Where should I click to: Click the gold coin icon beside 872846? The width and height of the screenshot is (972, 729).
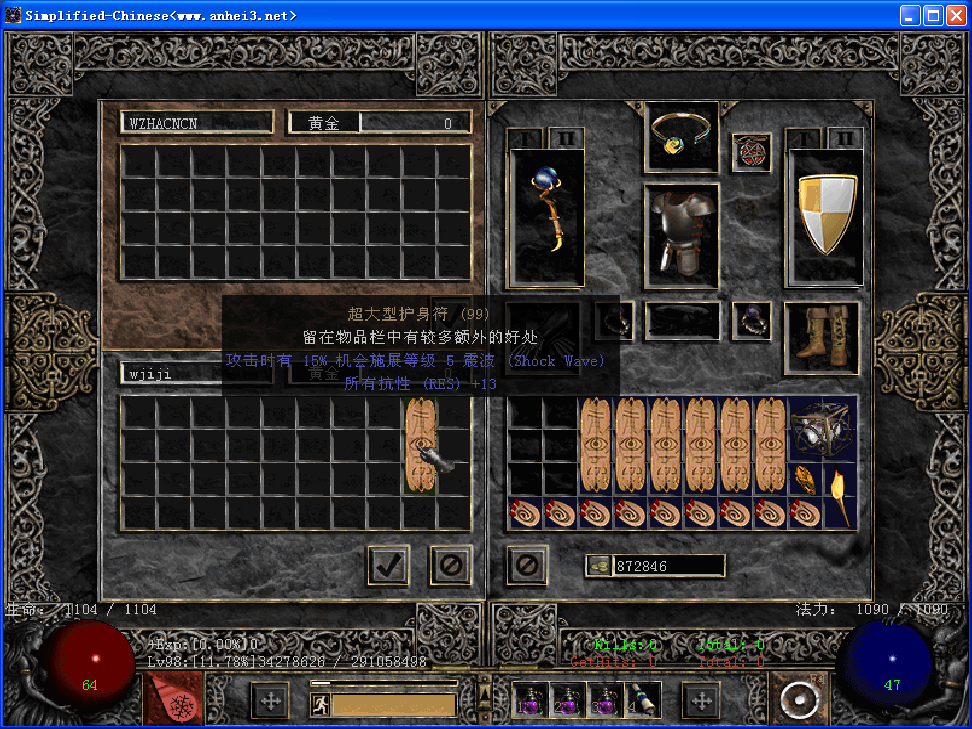click(599, 566)
